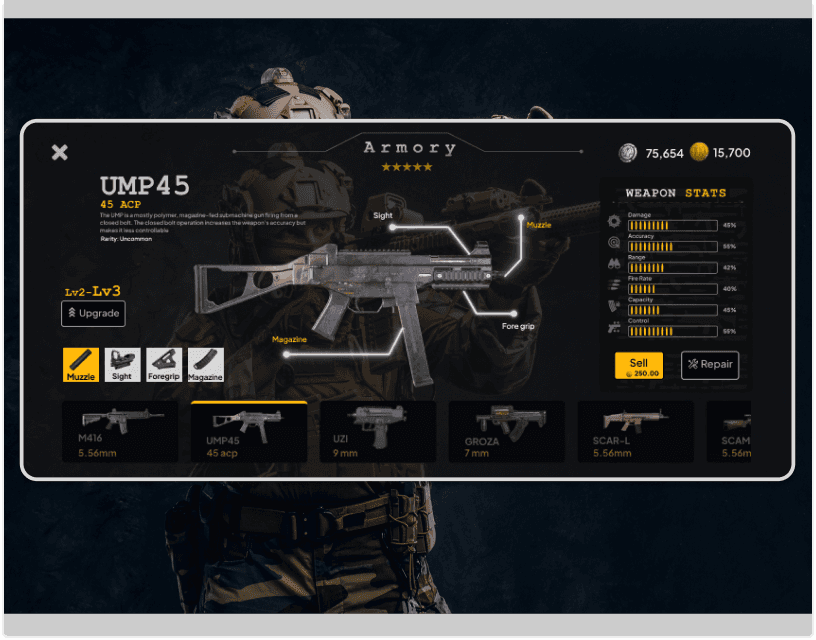Repair the current weapon
The height and width of the screenshot is (640, 816).
(x=710, y=365)
